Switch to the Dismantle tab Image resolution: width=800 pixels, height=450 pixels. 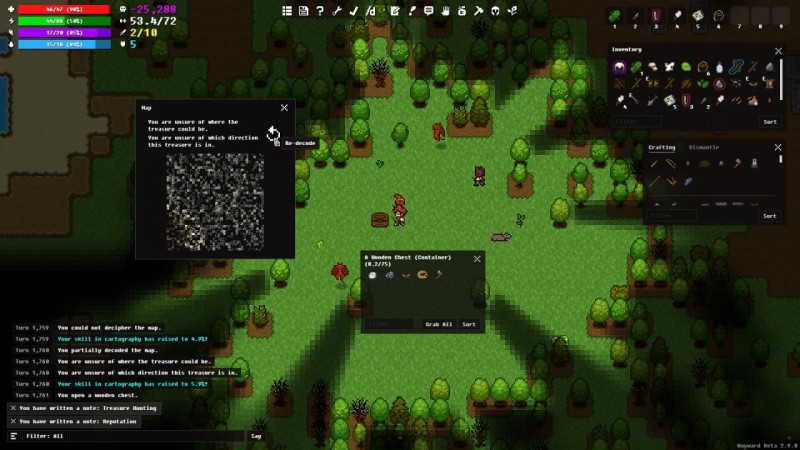pos(703,147)
